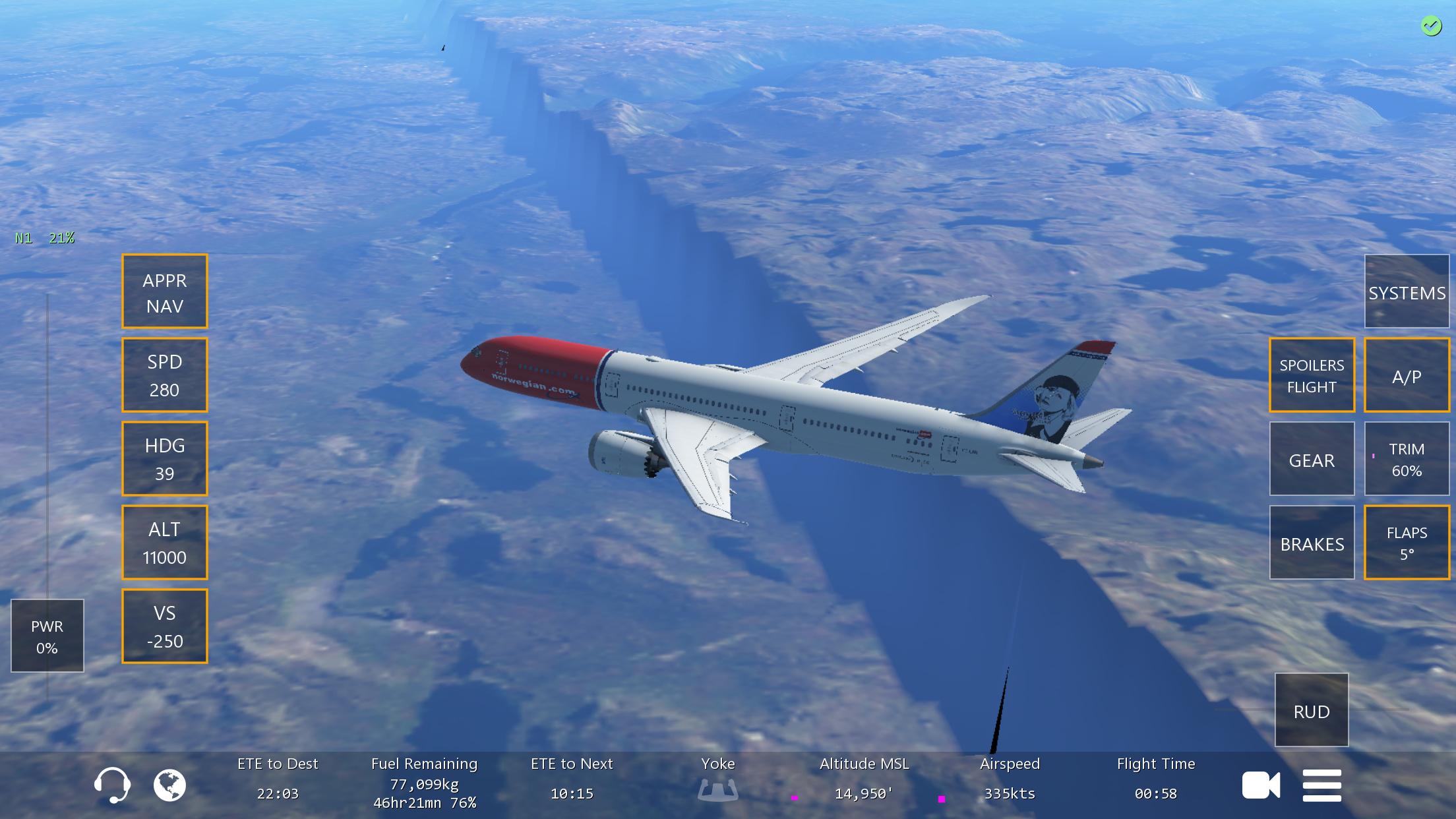
Task: Toggle the landing GEAR
Action: 1312,459
